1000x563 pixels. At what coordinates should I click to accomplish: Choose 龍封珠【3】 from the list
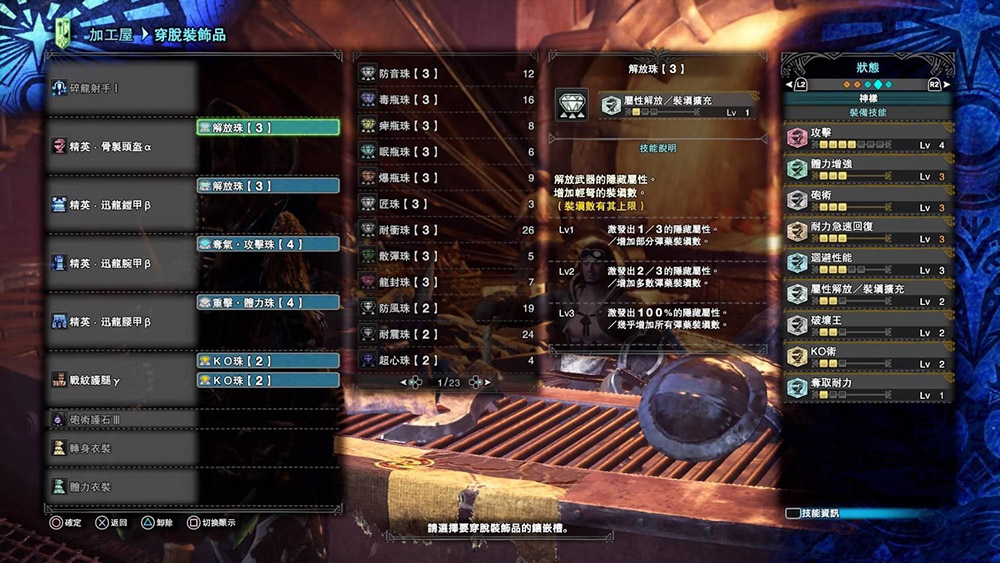(447, 282)
